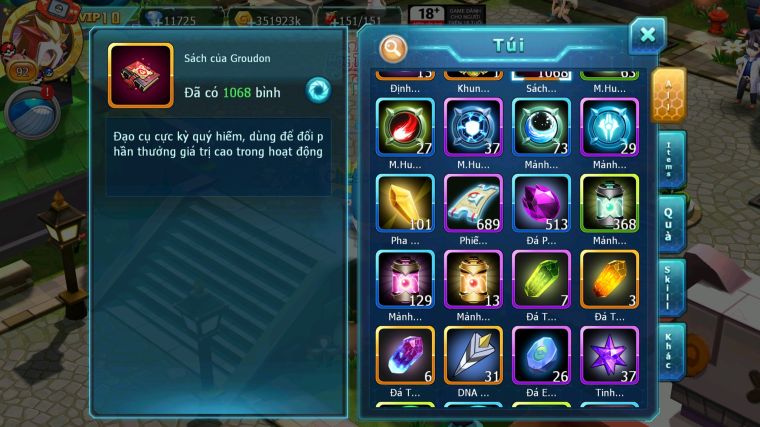Select the red swirl orb with 27
The height and width of the screenshot is (427, 760).
click(x=405, y=128)
